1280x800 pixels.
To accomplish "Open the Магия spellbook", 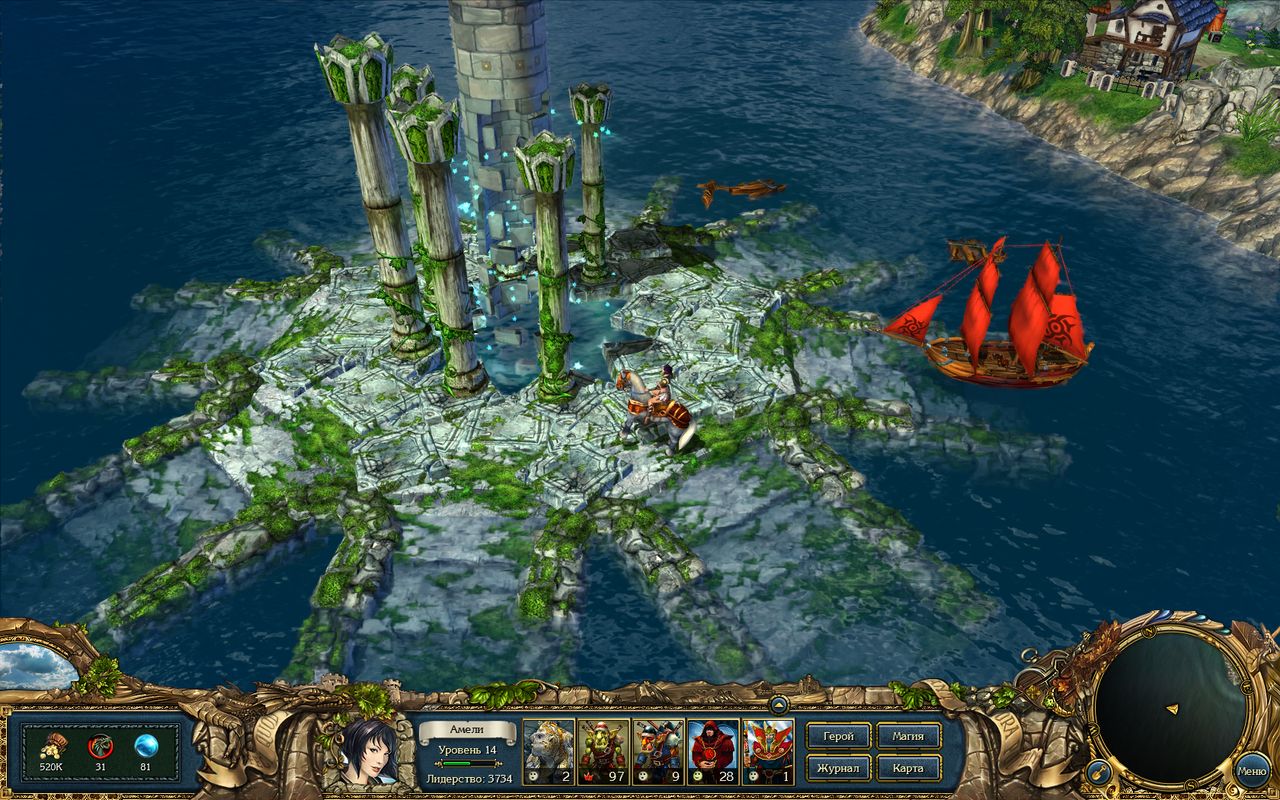I will click(906, 735).
